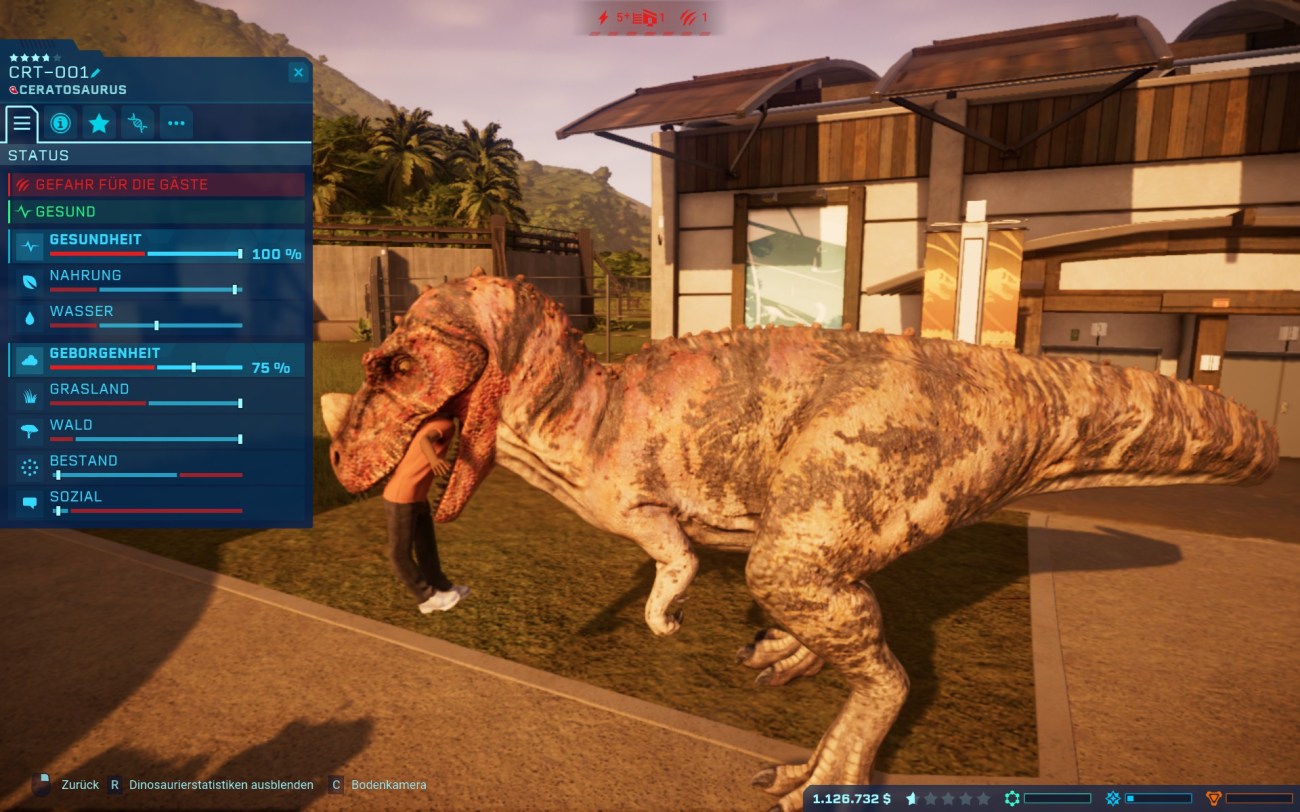The width and height of the screenshot is (1300, 812).
Task: Switch to the status list tab
Action: (22, 123)
